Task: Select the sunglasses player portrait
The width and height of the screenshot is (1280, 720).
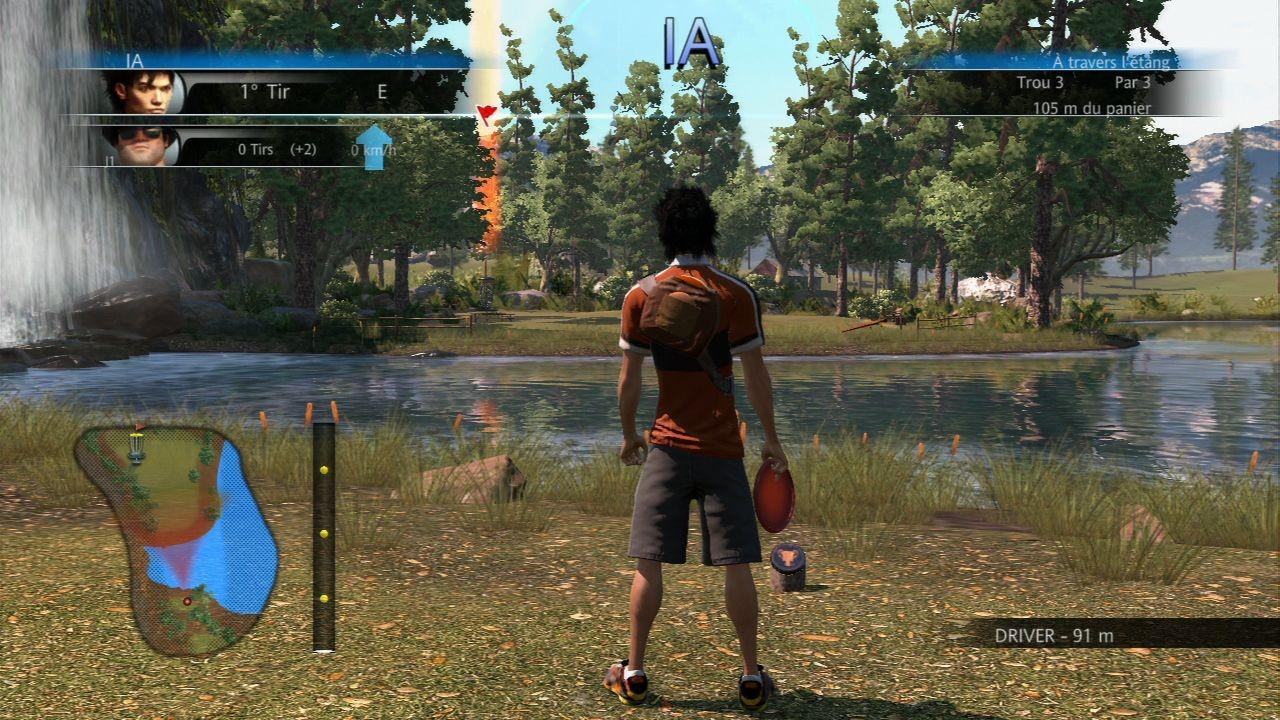Action: [142, 146]
